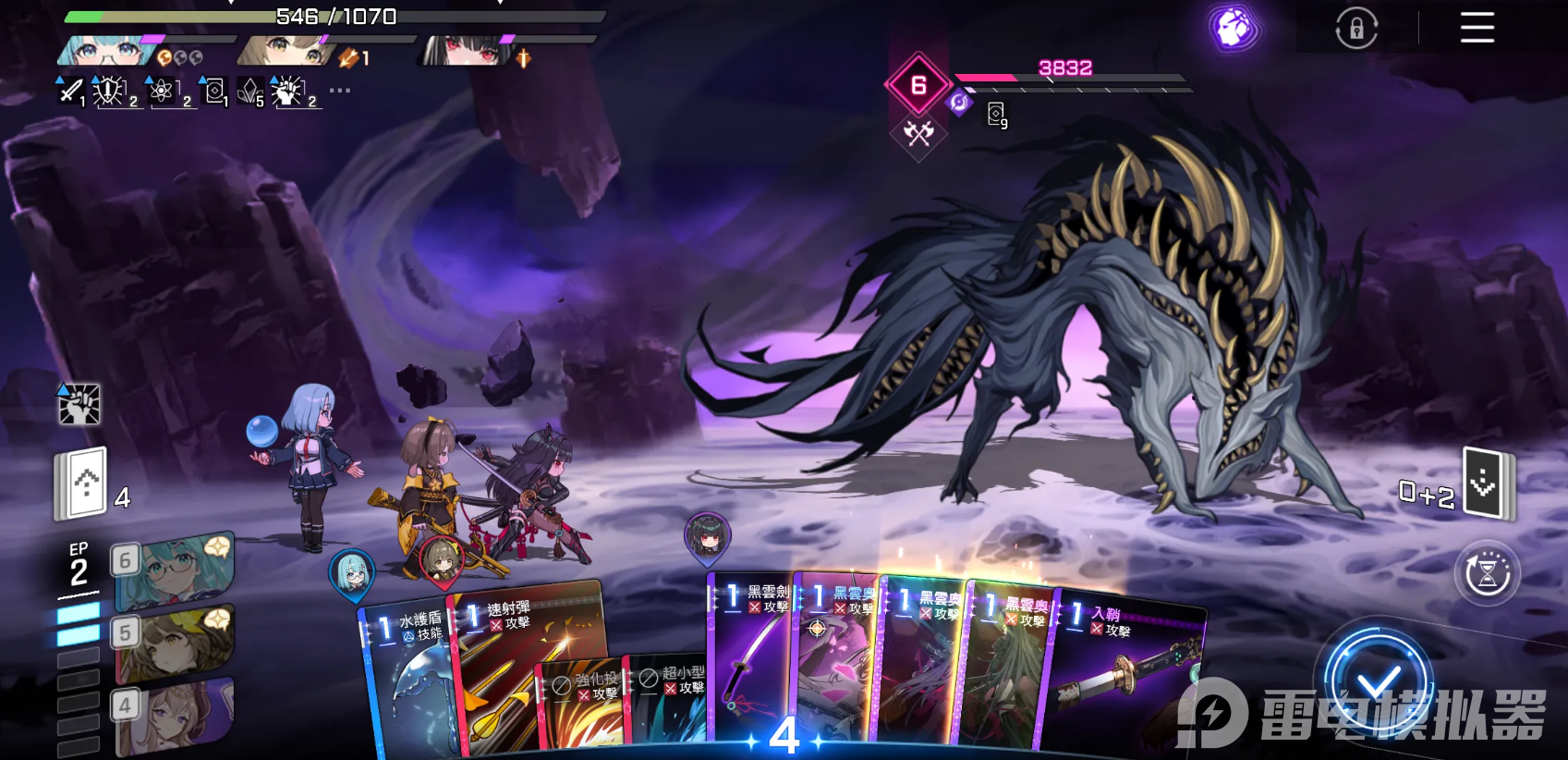Inspect the sword buff status icon
The width and height of the screenshot is (1568, 760).
coord(70,91)
